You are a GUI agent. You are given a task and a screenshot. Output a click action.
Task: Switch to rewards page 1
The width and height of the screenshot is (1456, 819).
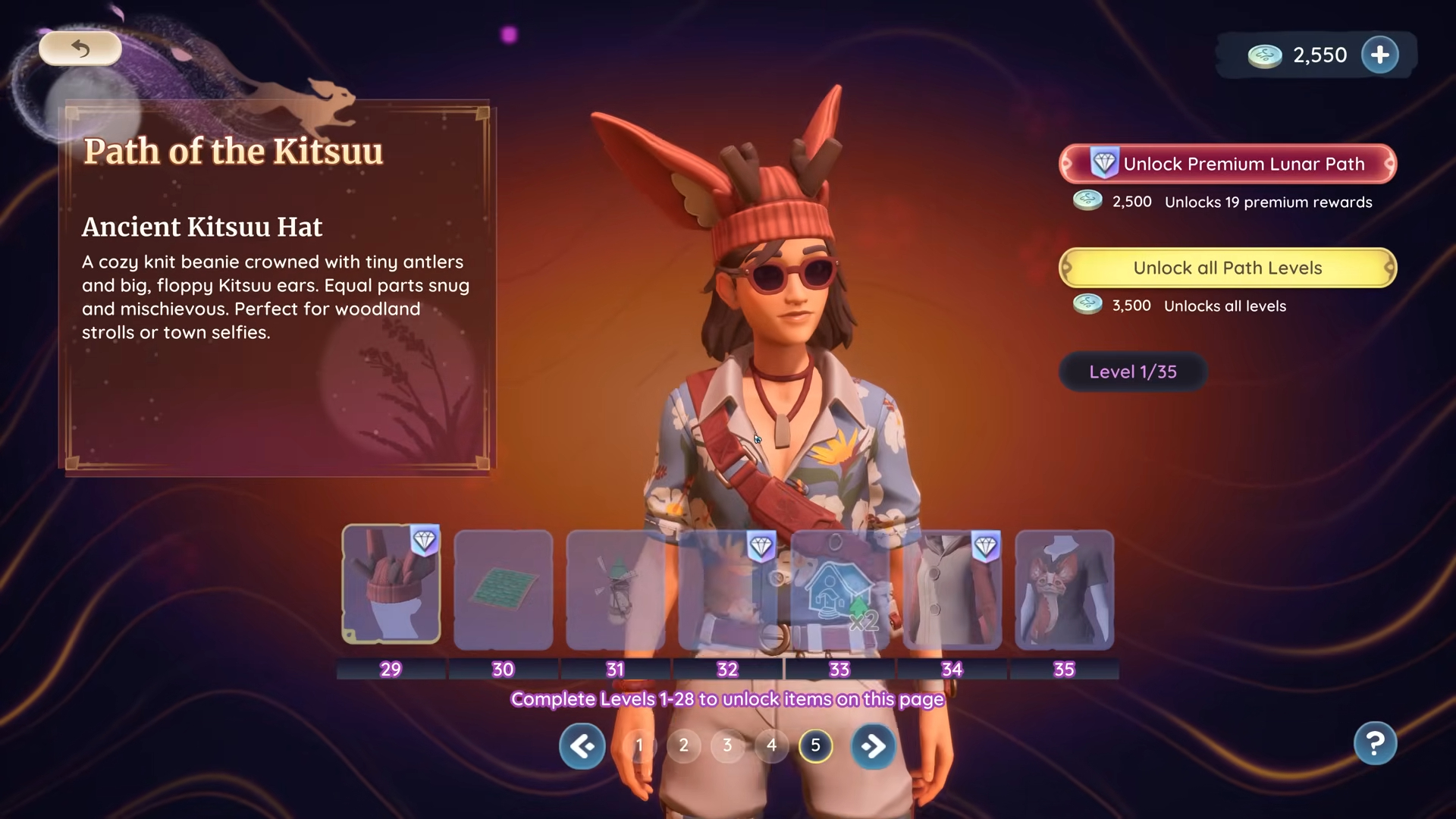[x=639, y=745]
